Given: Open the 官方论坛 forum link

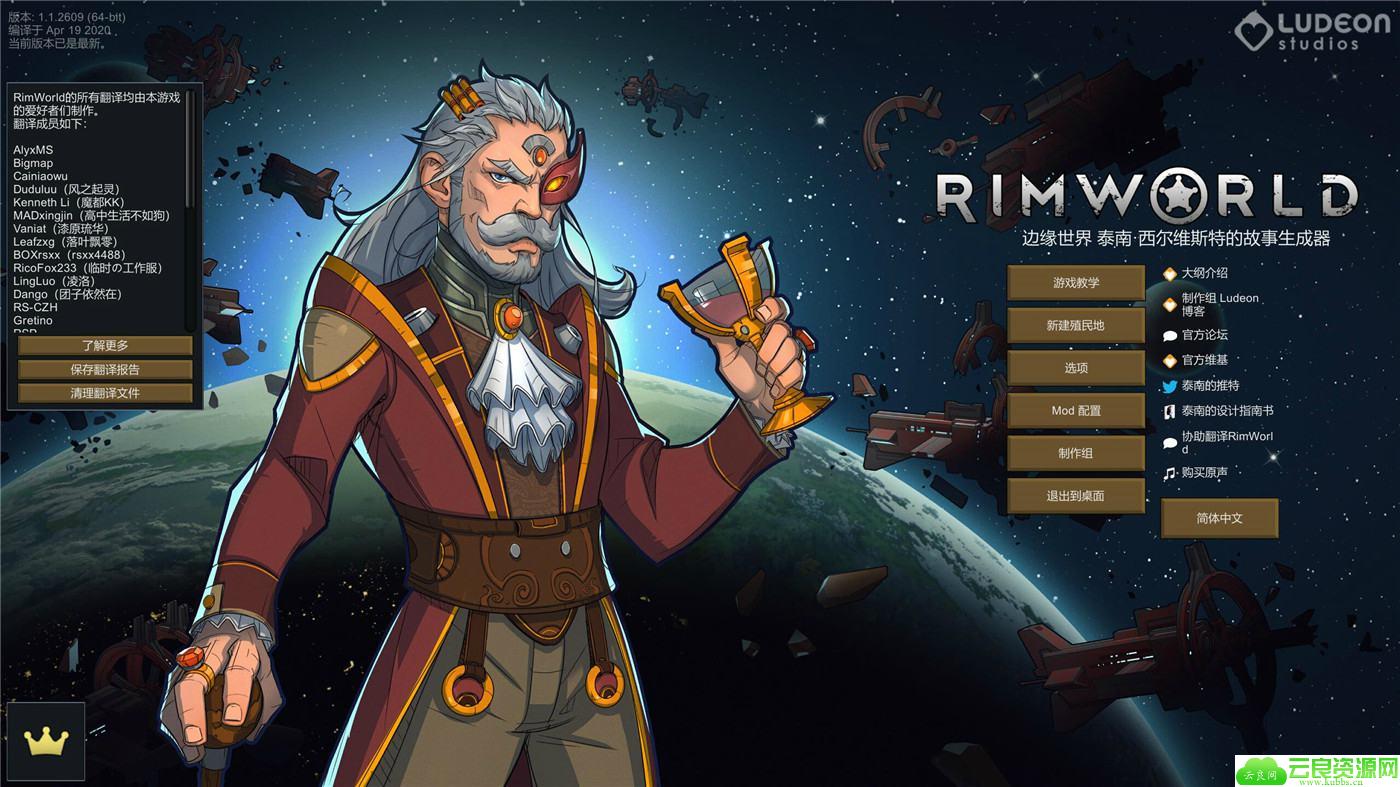Looking at the screenshot, I should [x=1204, y=335].
